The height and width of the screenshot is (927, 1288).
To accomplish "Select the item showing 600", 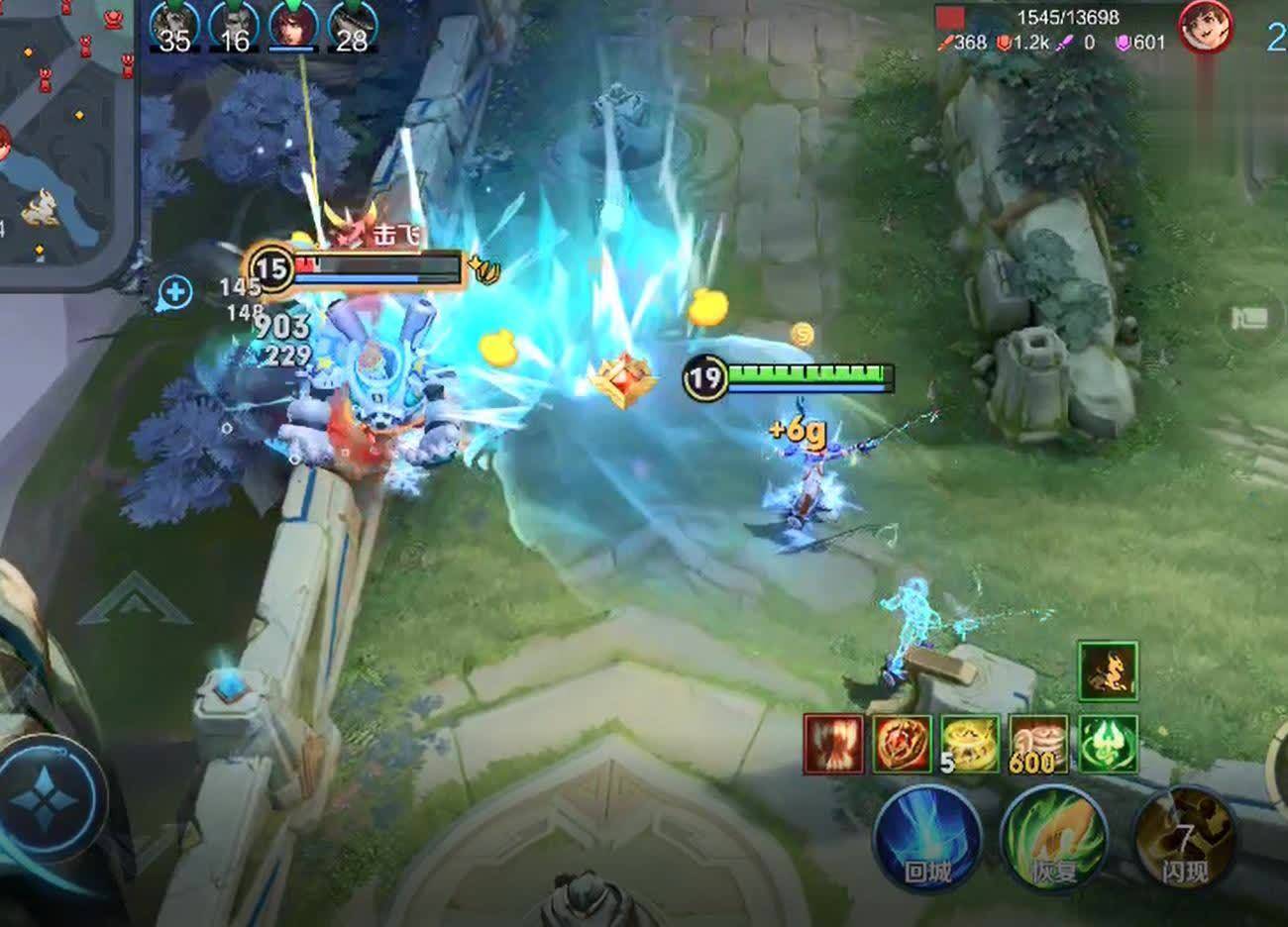I will pyautogui.click(x=1038, y=744).
